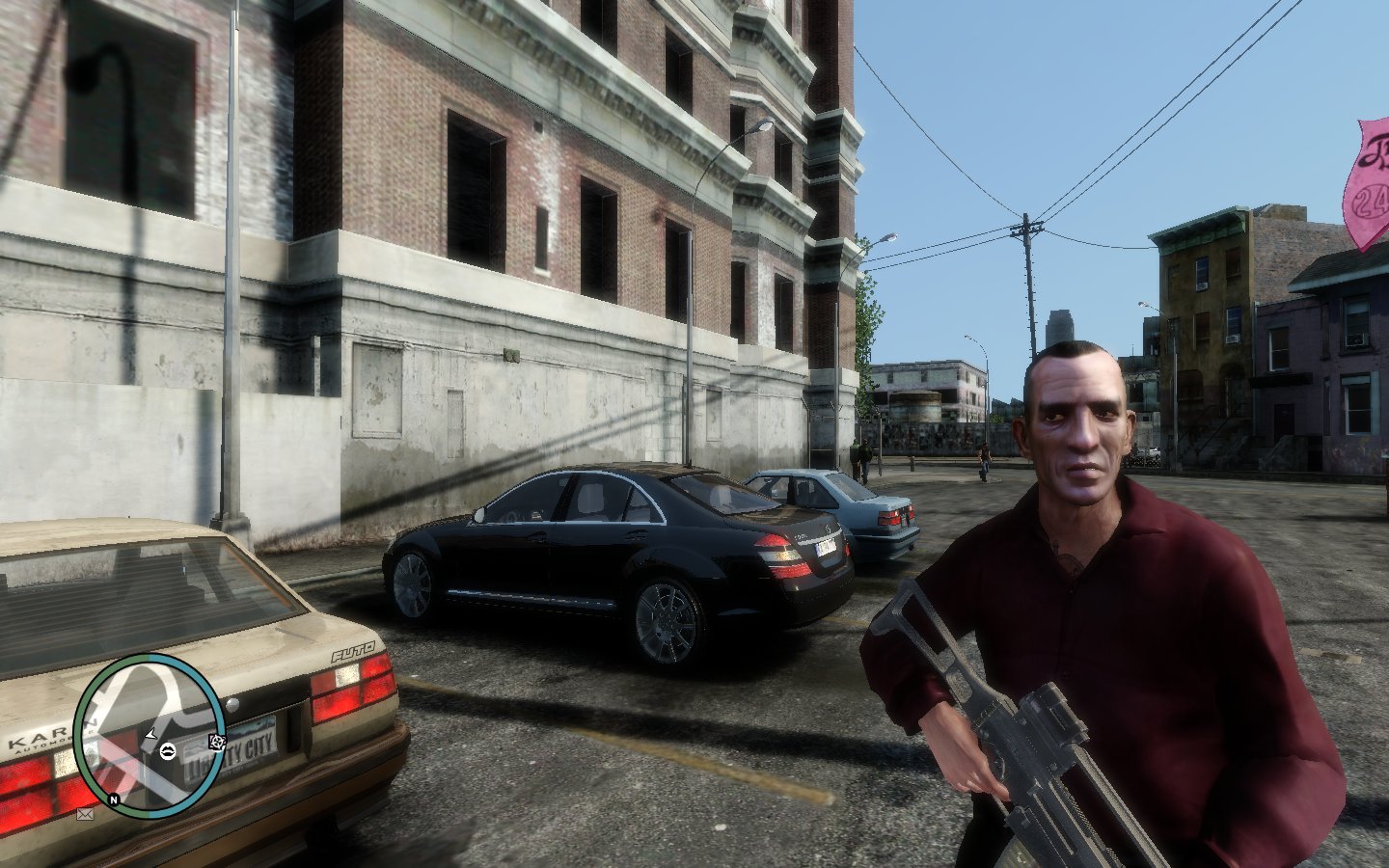Click the North compass marker on the radar ring
Viewport: 1389px width, 868px height.
(113, 799)
